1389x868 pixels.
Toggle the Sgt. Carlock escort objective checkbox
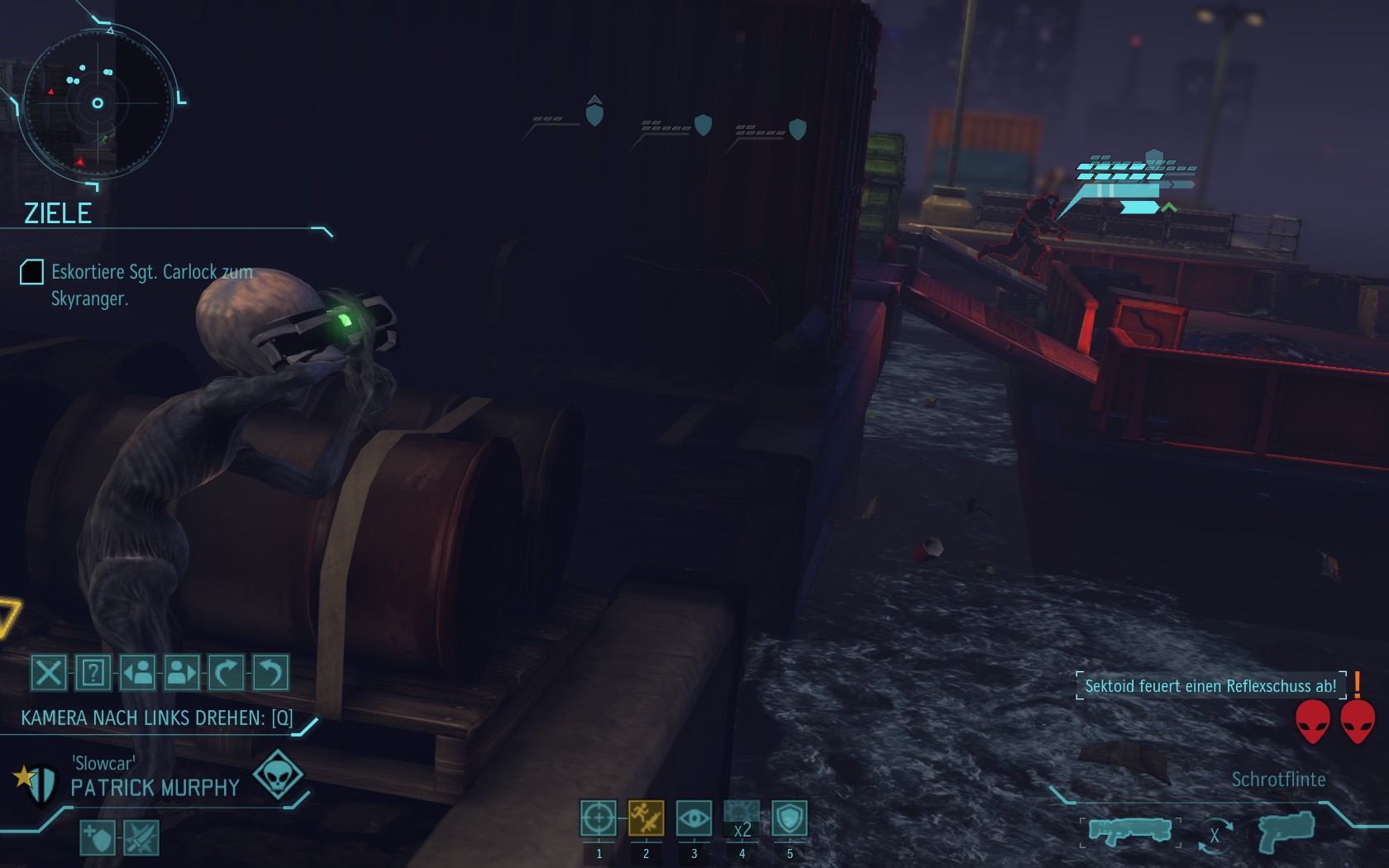(x=31, y=272)
